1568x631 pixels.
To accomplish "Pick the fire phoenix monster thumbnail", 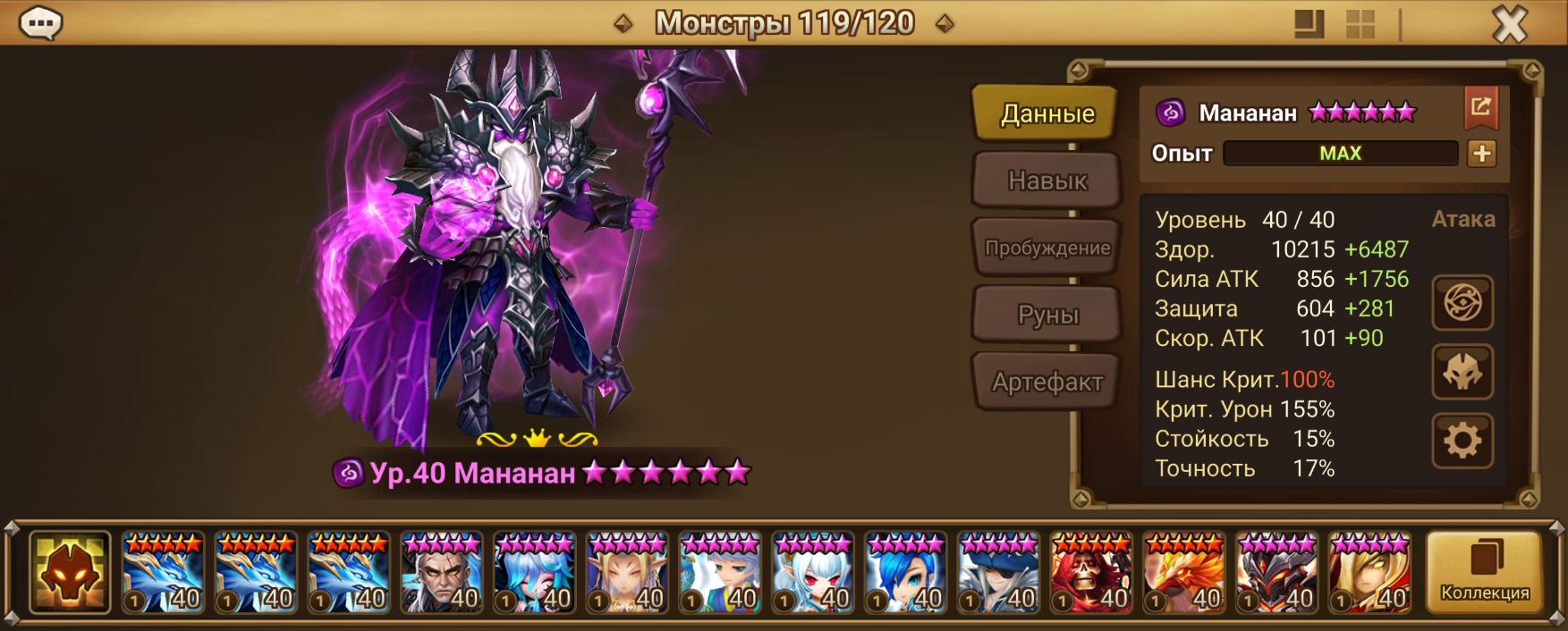I will pyautogui.click(x=1184, y=572).
